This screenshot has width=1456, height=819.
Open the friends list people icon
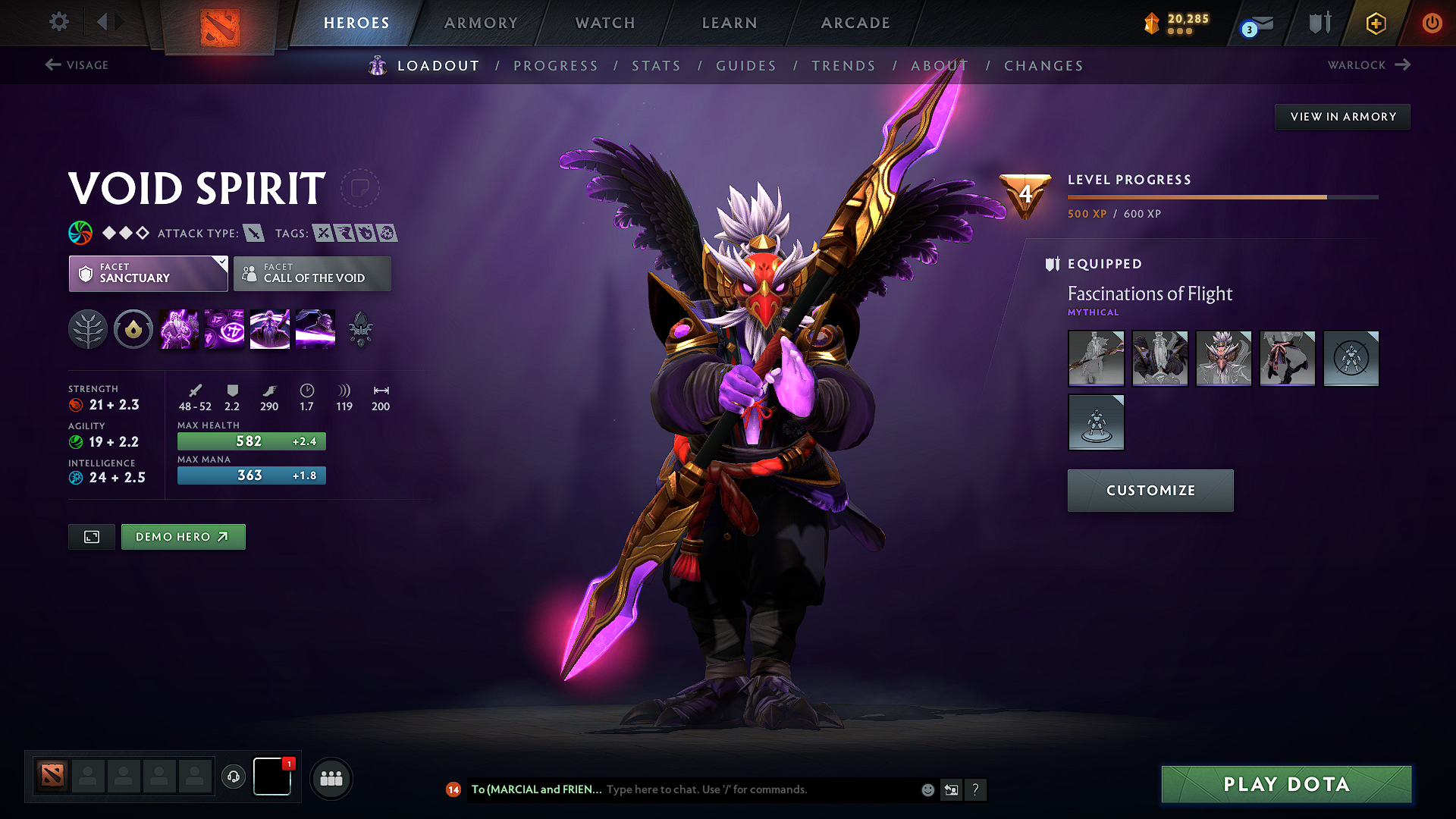tap(331, 778)
